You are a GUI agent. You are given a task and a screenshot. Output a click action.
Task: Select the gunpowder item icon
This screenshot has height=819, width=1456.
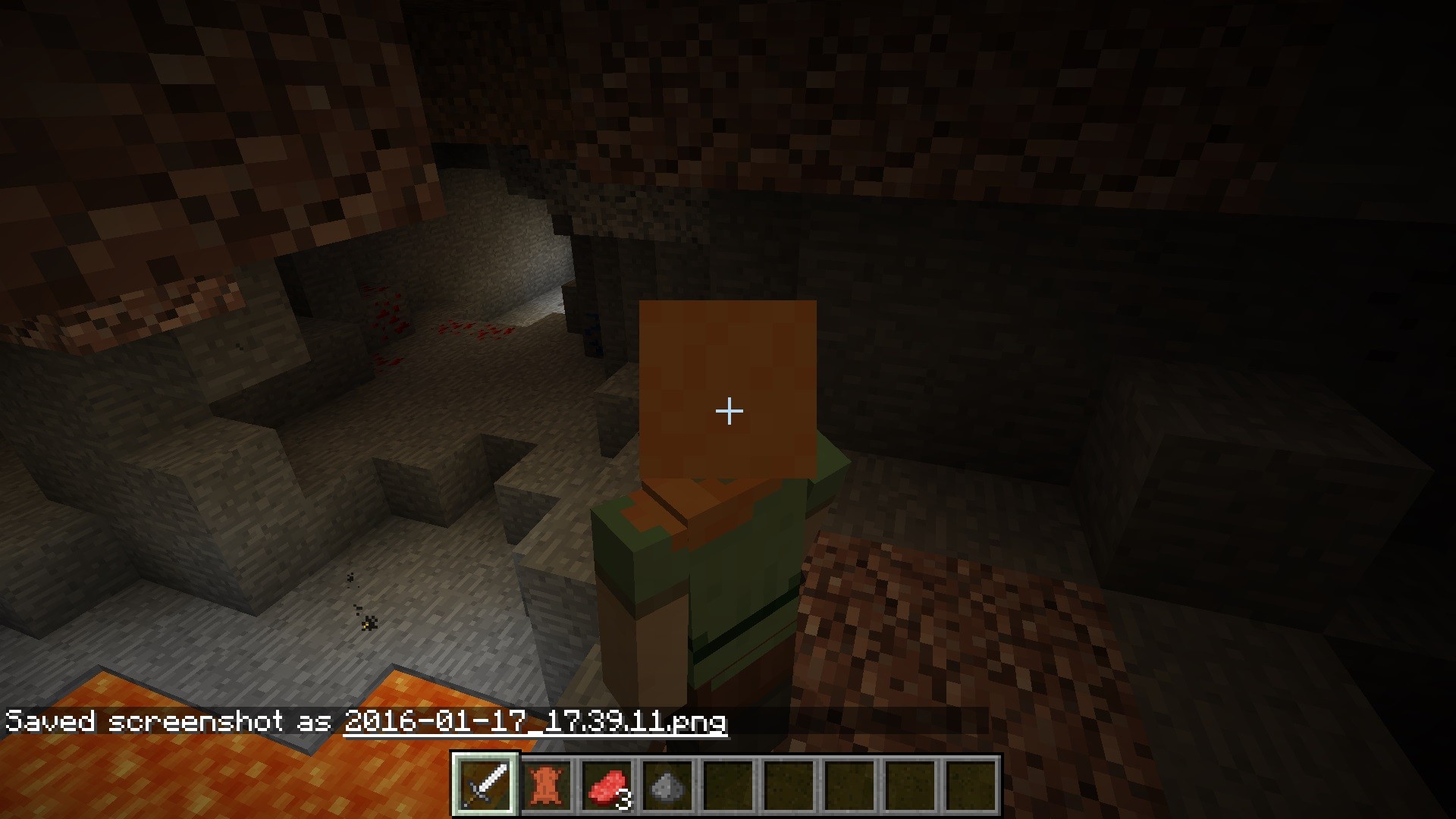[667, 786]
